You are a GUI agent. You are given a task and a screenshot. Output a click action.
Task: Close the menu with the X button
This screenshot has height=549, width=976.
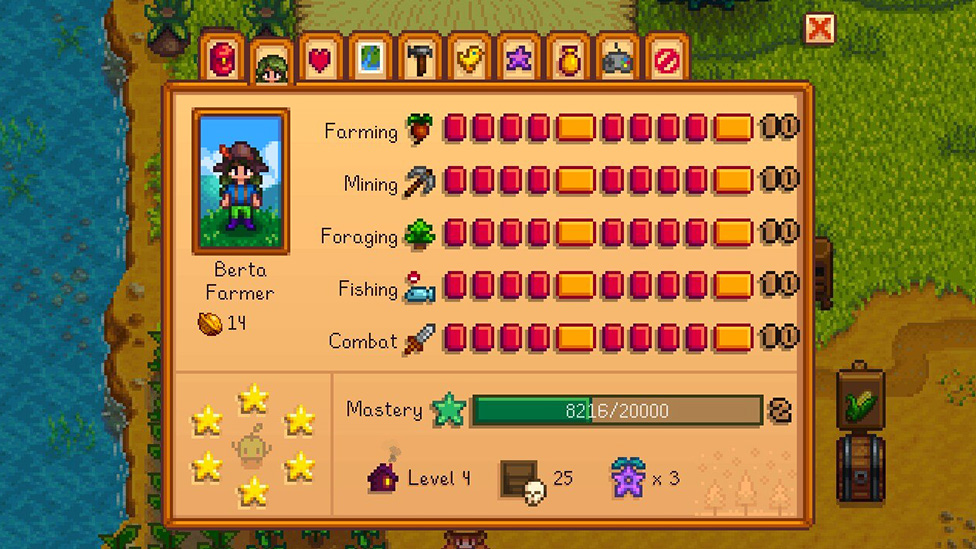coord(820,28)
